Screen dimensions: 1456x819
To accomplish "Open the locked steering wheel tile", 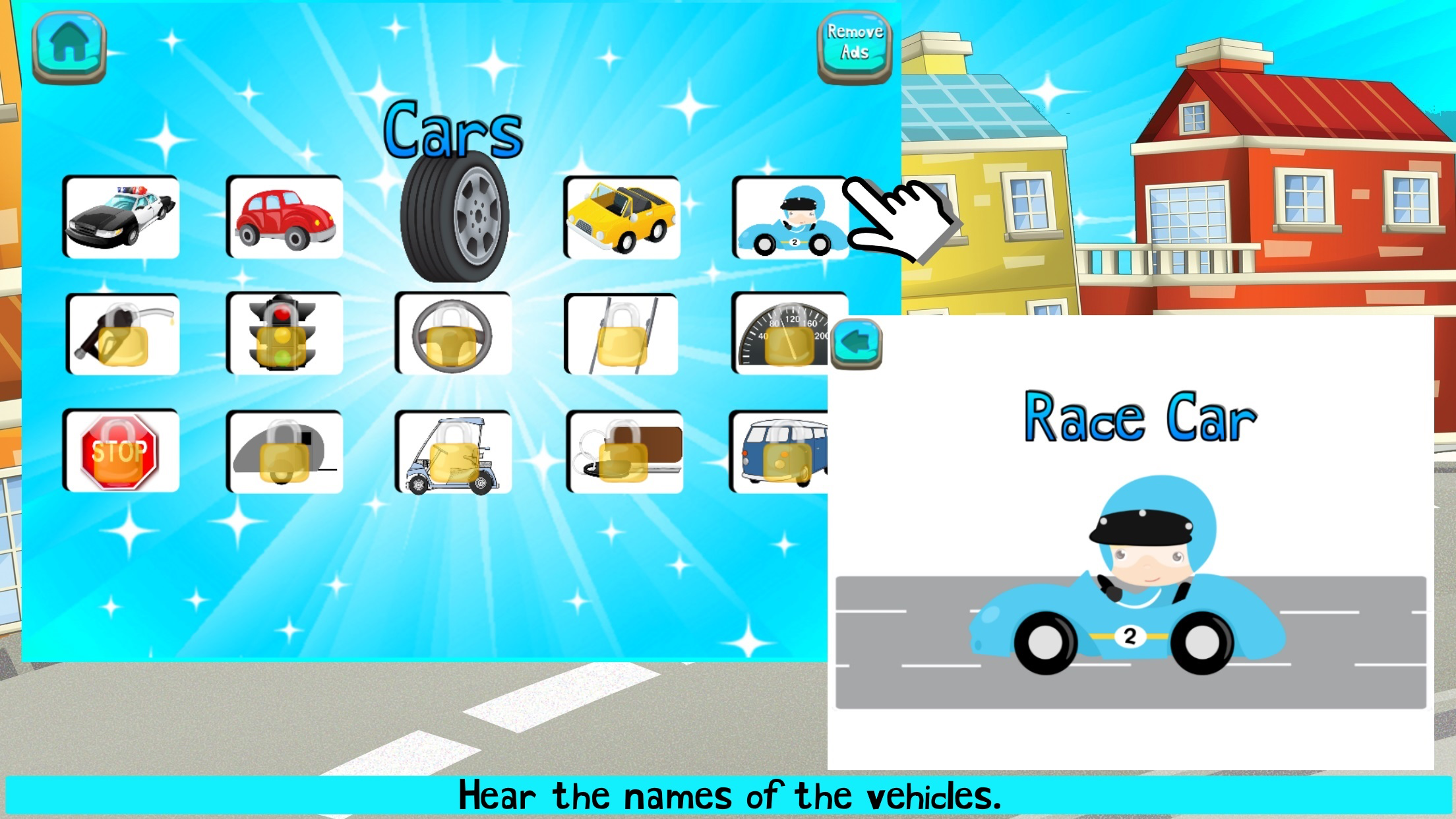I will click(x=453, y=334).
